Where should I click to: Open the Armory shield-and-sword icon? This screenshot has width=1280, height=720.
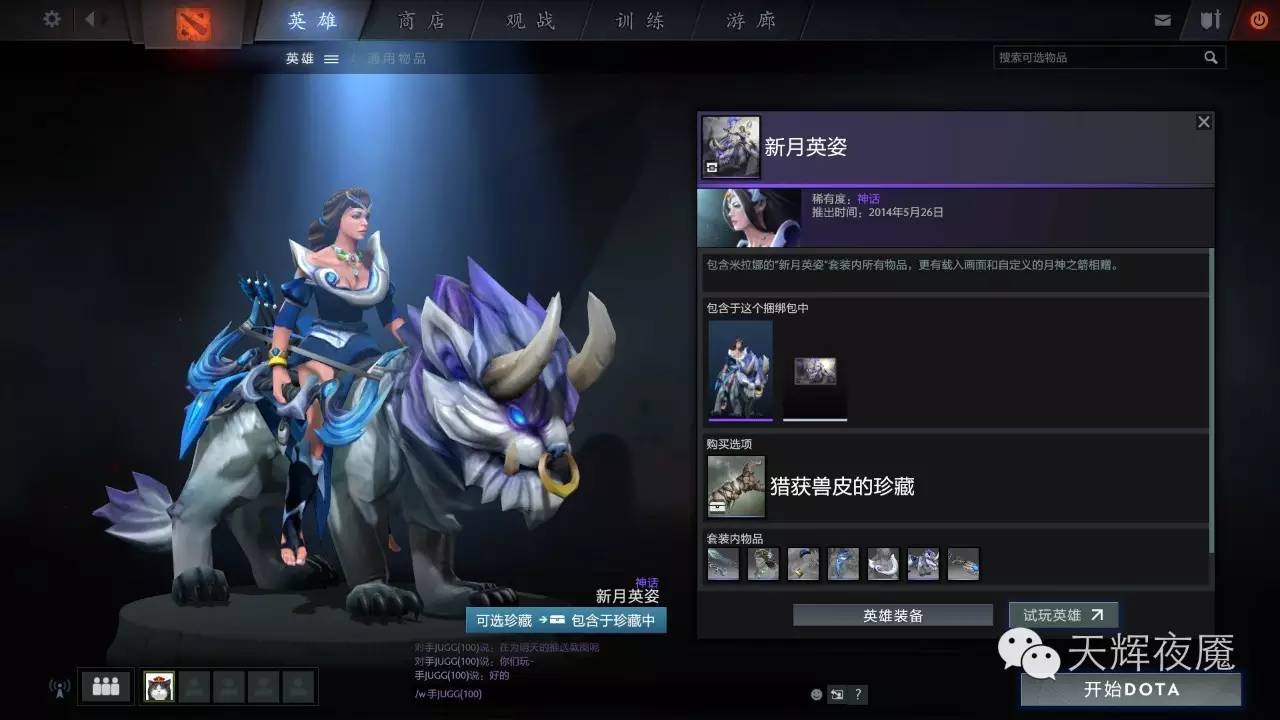[x=1210, y=18]
